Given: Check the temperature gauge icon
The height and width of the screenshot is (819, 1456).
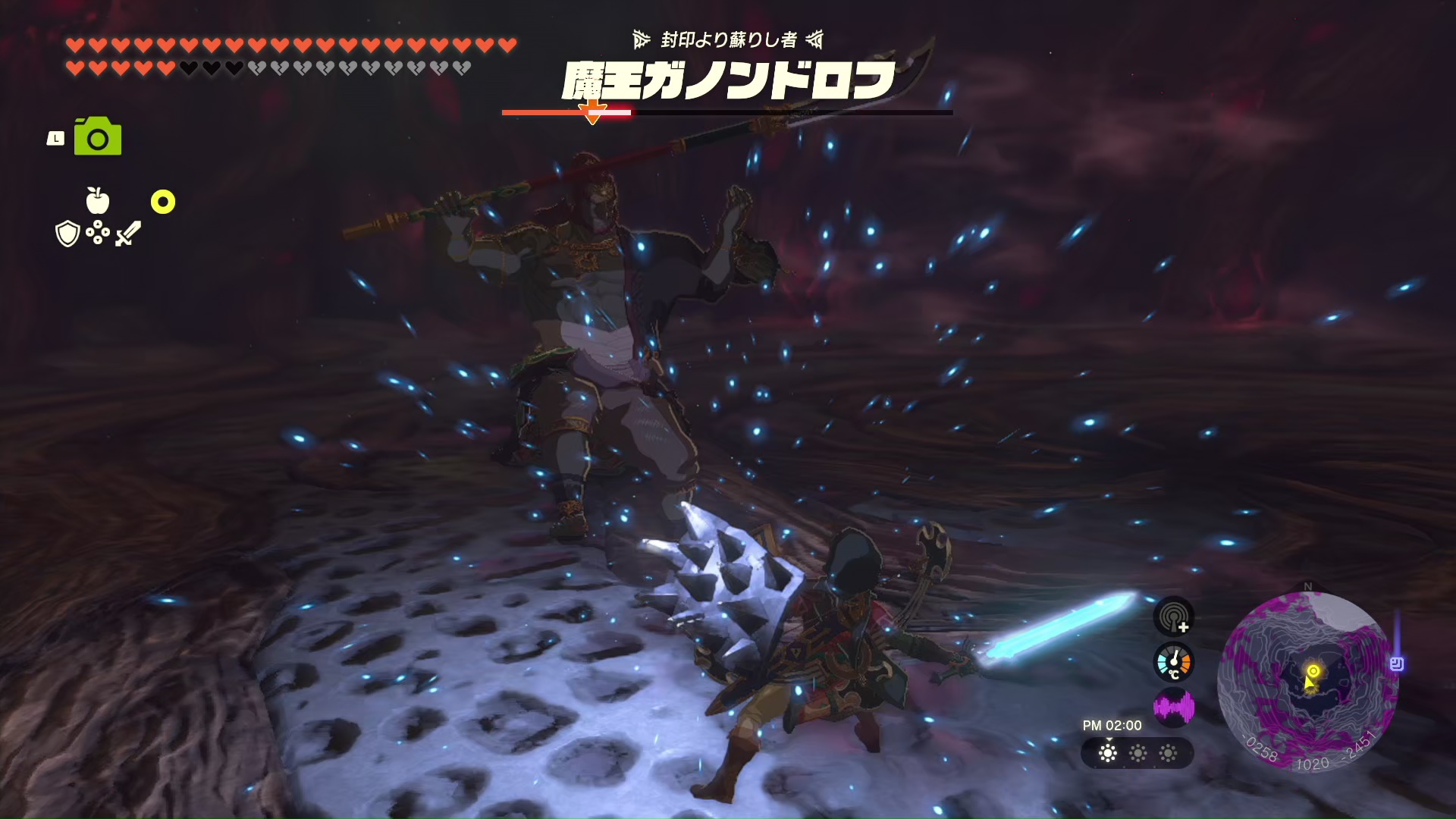Looking at the screenshot, I should coord(1174,662).
